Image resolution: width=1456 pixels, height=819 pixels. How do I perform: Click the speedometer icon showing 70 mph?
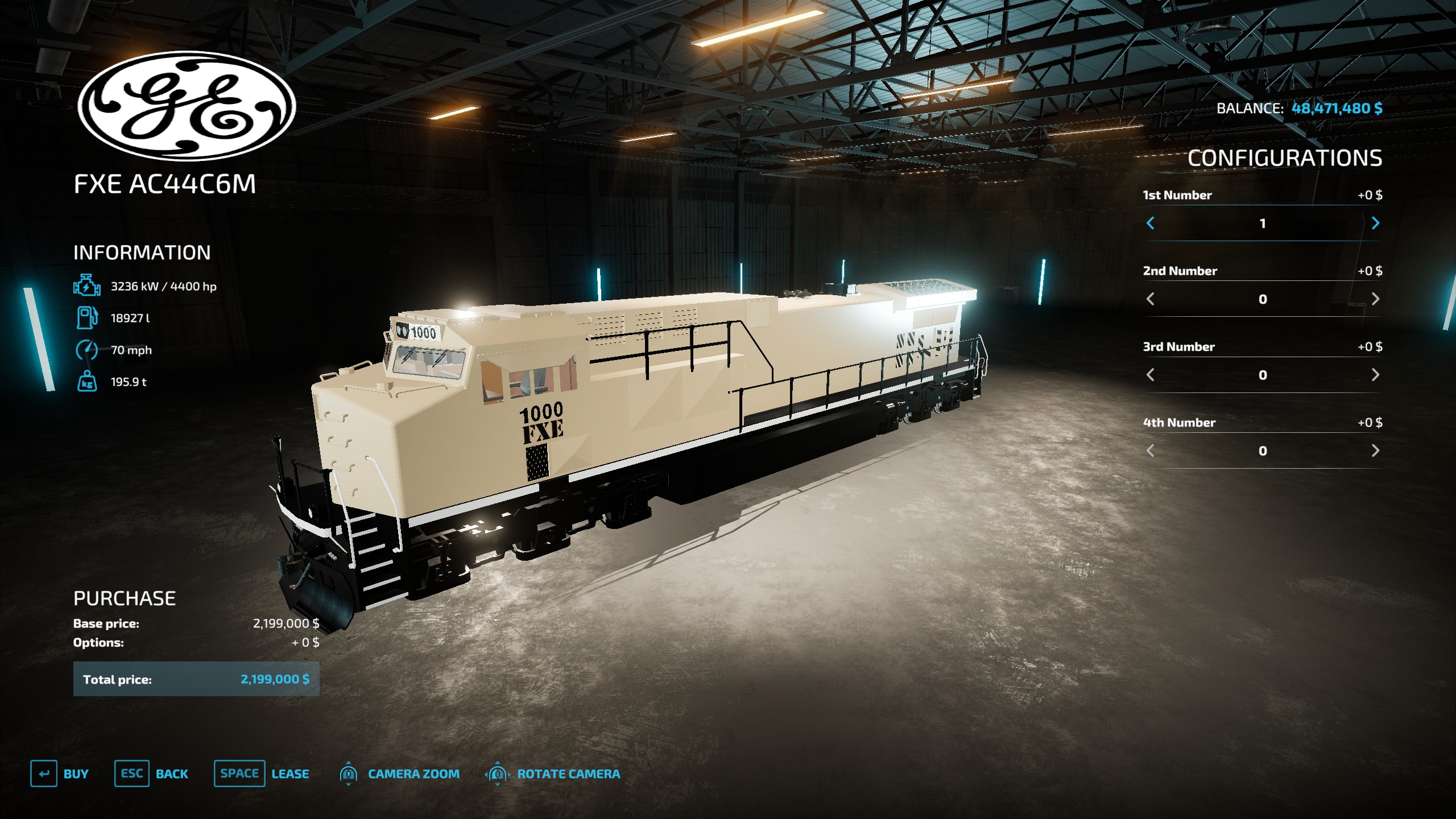coord(86,351)
